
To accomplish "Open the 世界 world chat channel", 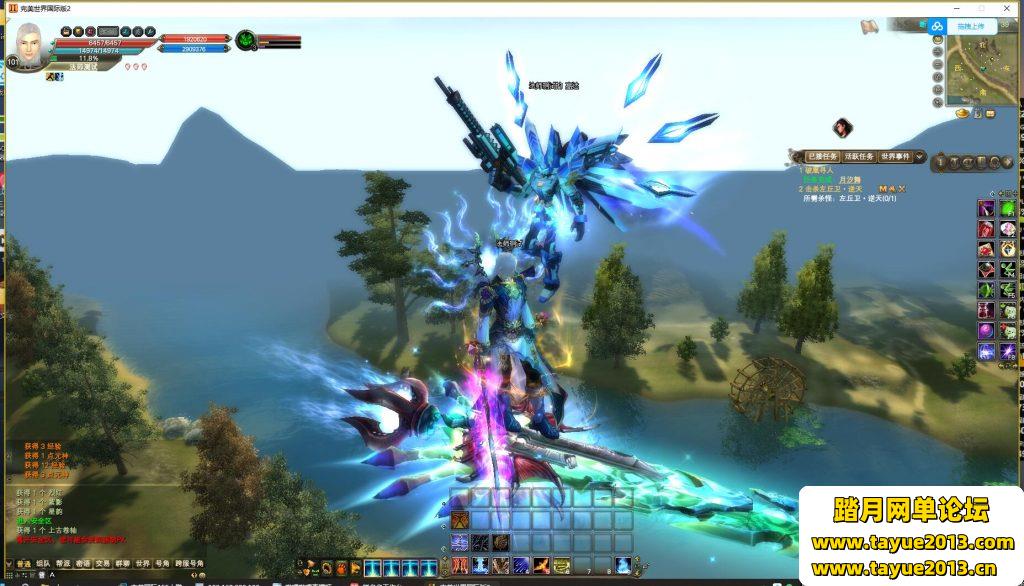I will point(142,563).
